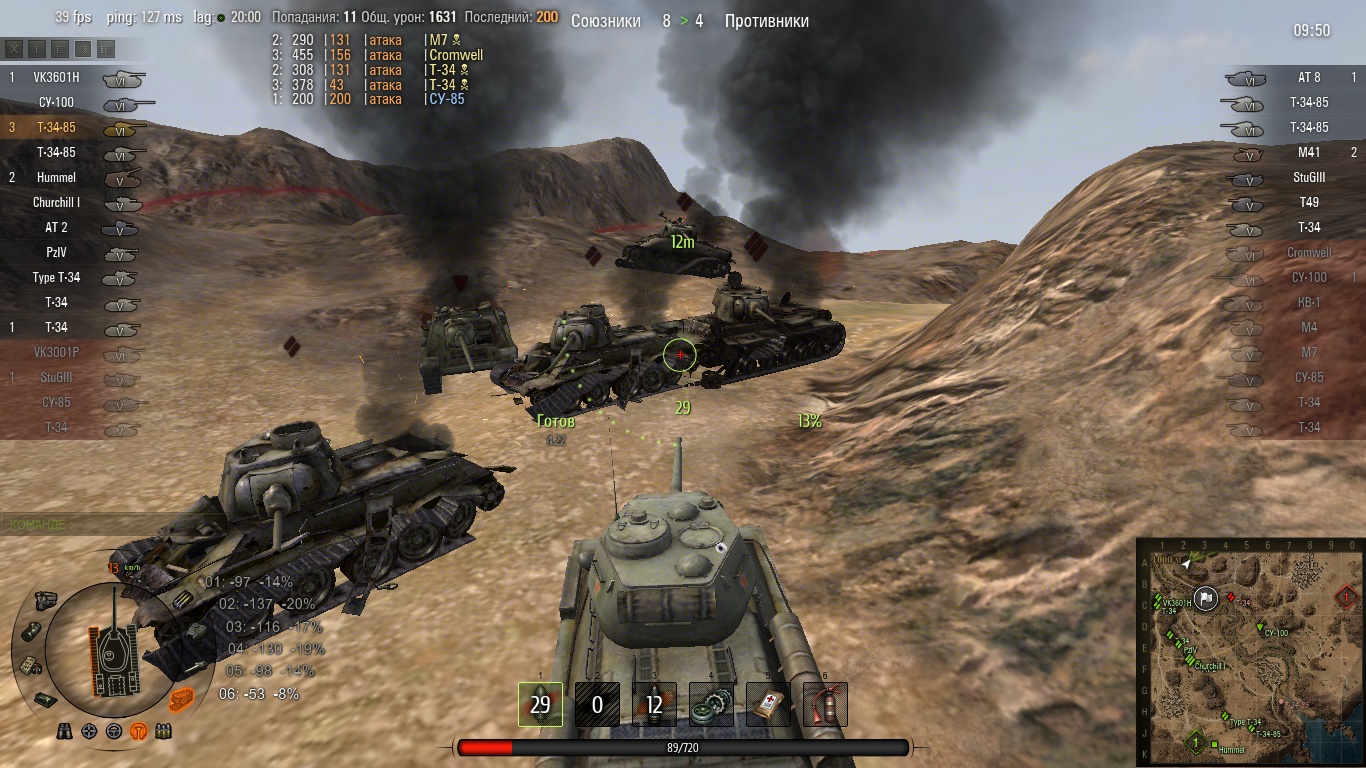The image size is (1366, 768).
Task: Select AT 8 in the enemy list
Action: 1309,77
